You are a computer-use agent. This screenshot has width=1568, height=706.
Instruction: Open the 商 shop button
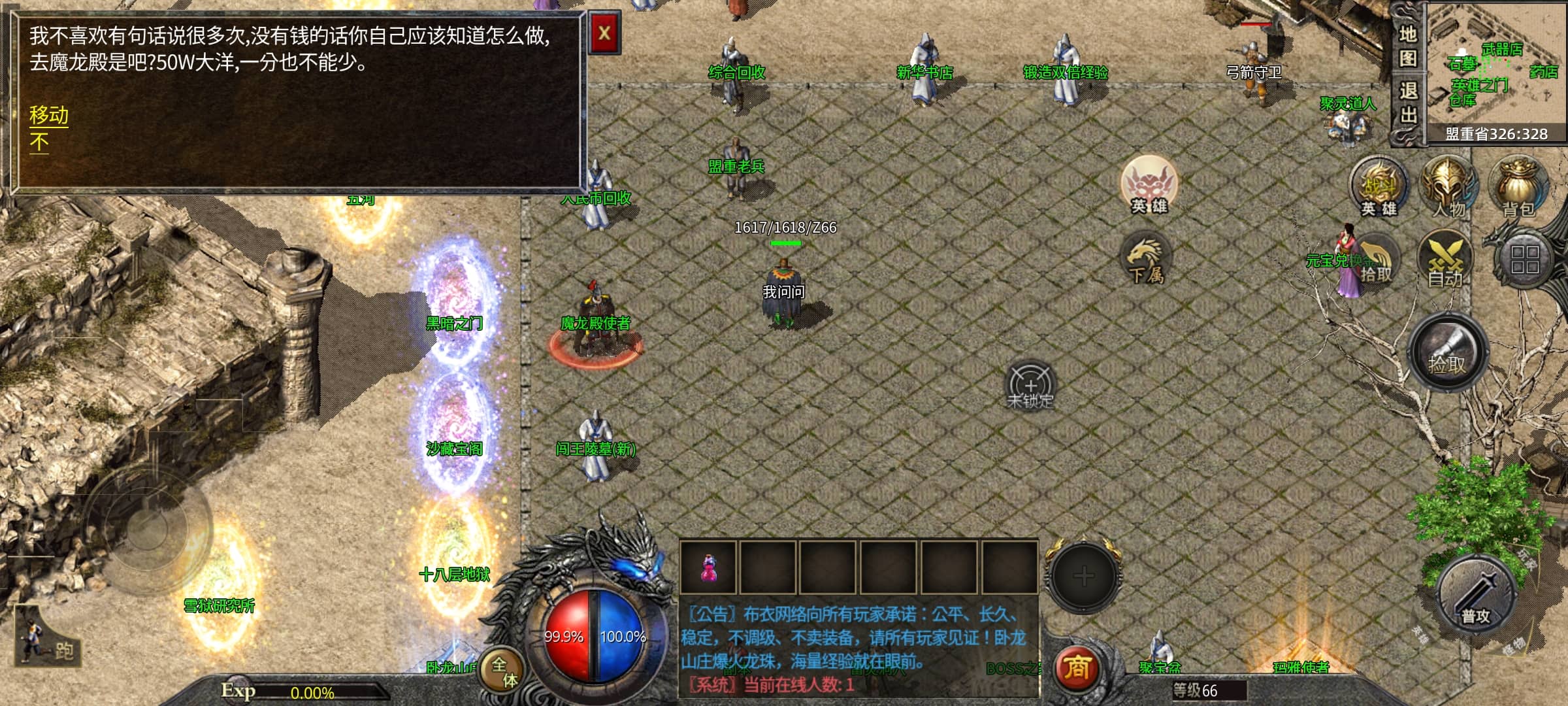(1076, 667)
